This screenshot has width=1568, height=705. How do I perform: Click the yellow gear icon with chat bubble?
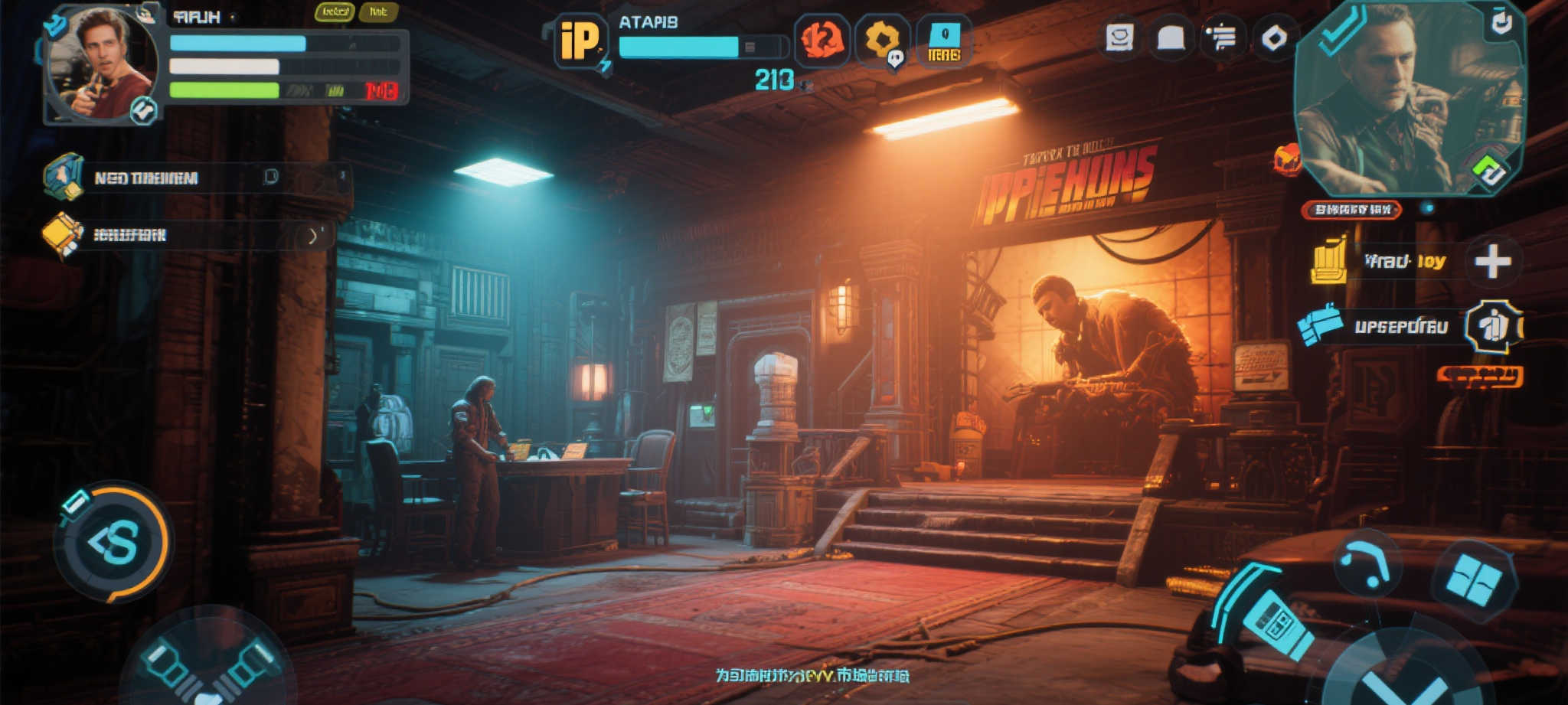(x=883, y=40)
